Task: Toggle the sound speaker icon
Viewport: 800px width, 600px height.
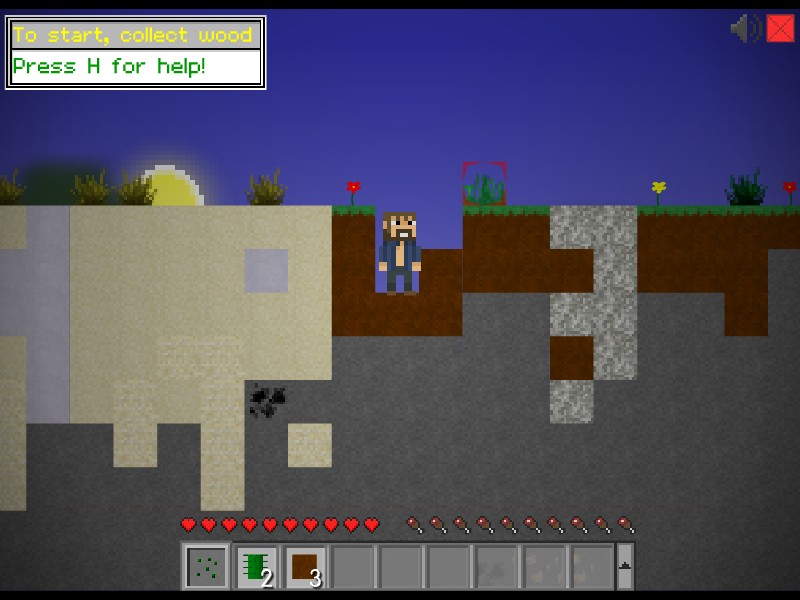Action: click(x=745, y=28)
